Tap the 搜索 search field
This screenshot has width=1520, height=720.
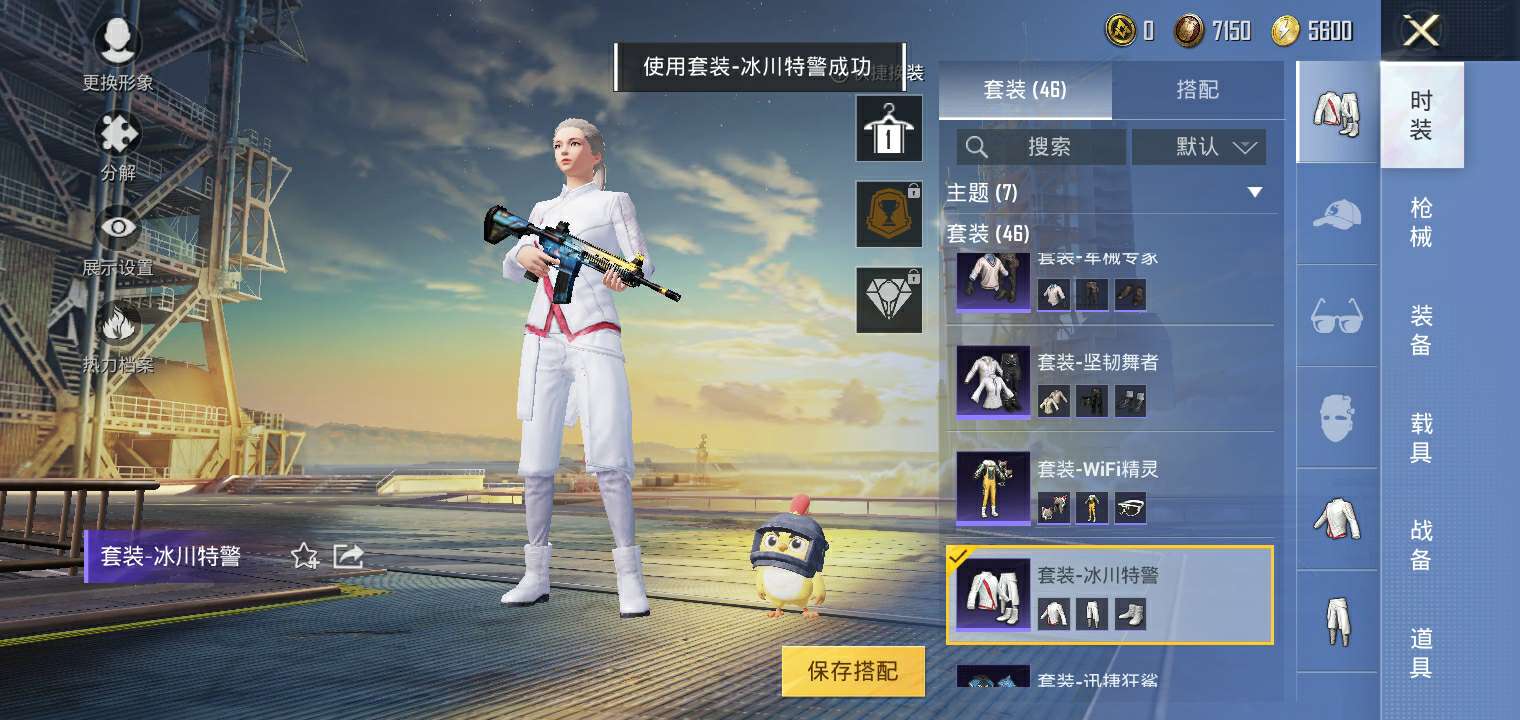pos(1040,147)
